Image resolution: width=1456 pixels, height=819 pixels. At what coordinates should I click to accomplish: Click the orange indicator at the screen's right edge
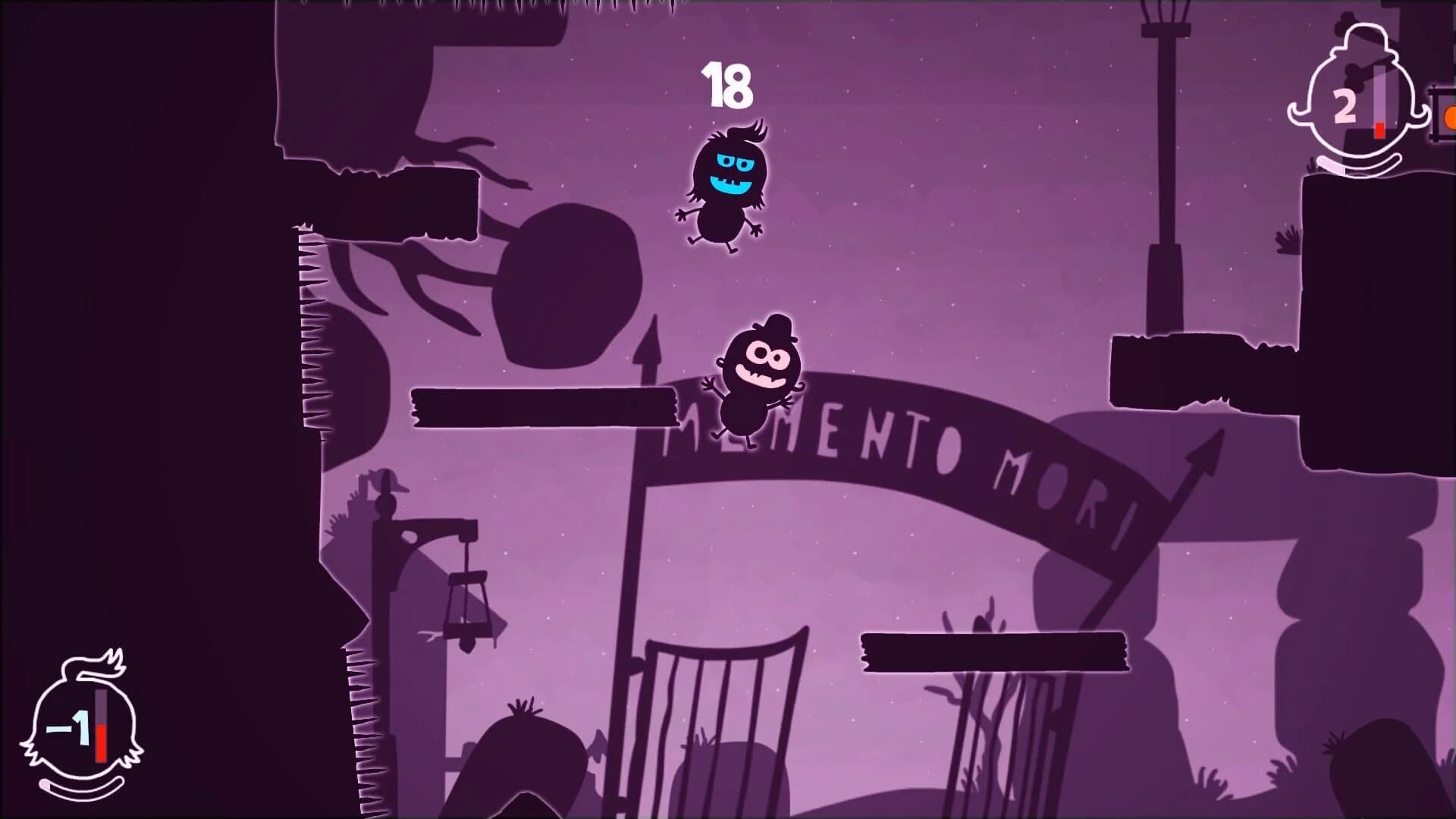1450,118
